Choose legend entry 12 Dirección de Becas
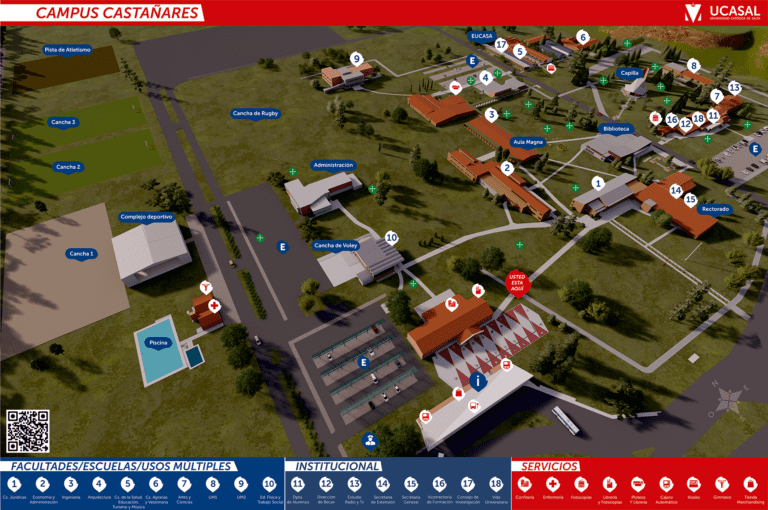This screenshot has height=510, width=768. tap(326, 484)
